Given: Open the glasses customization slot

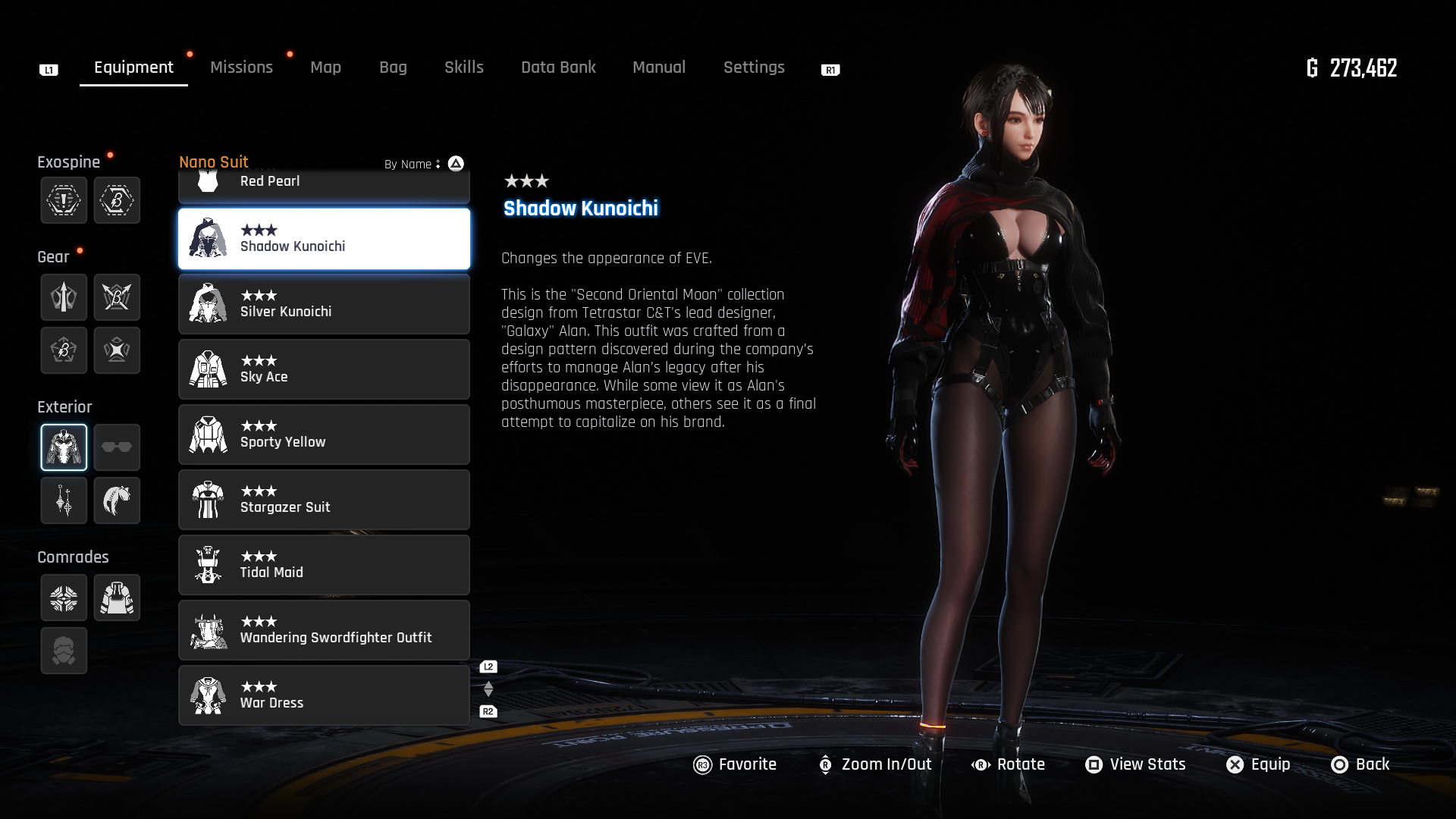Looking at the screenshot, I should (117, 447).
